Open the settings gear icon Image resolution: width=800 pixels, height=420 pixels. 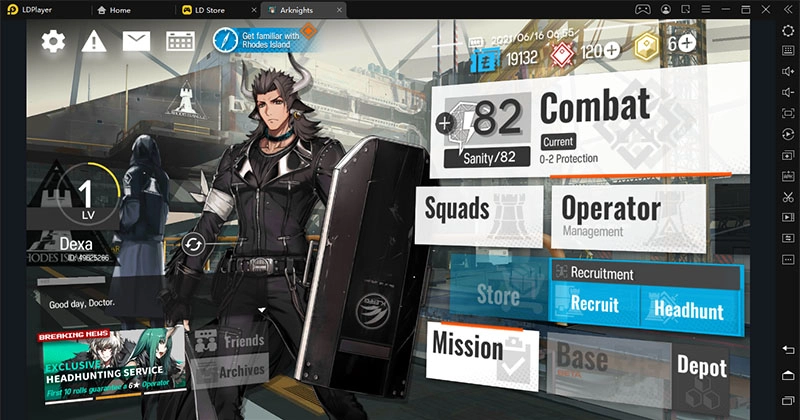[x=53, y=41]
